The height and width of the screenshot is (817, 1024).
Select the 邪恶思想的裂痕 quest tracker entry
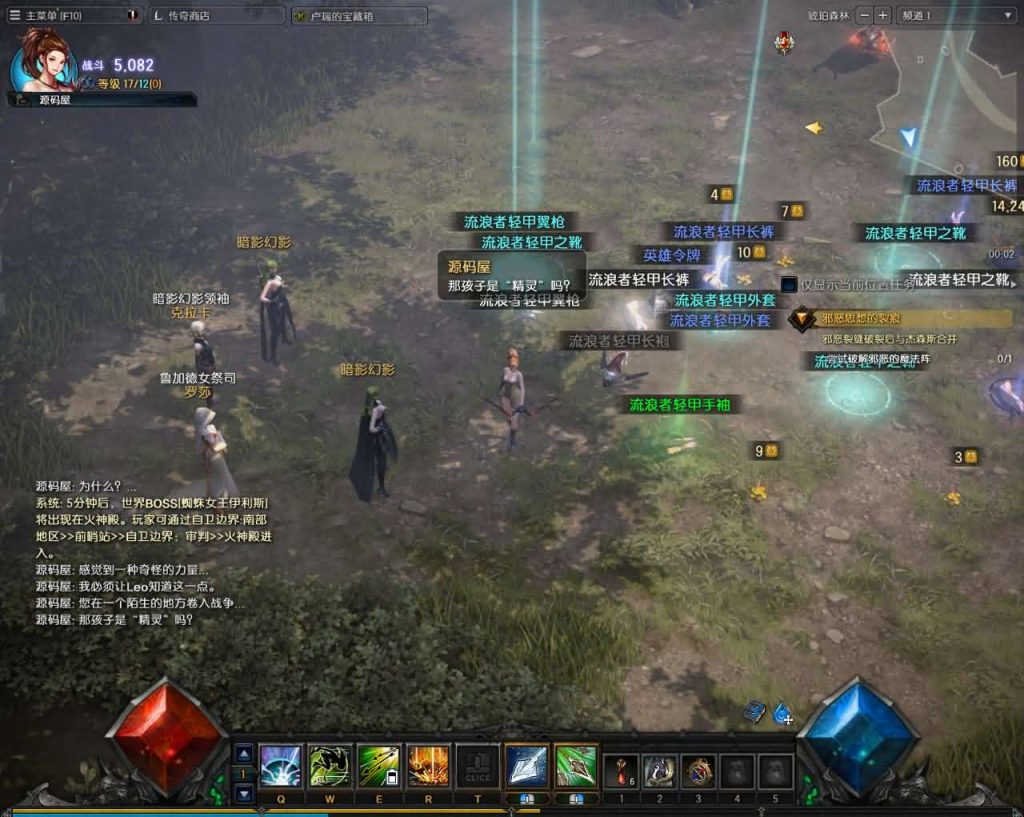pyautogui.click(x=861, y=319)
